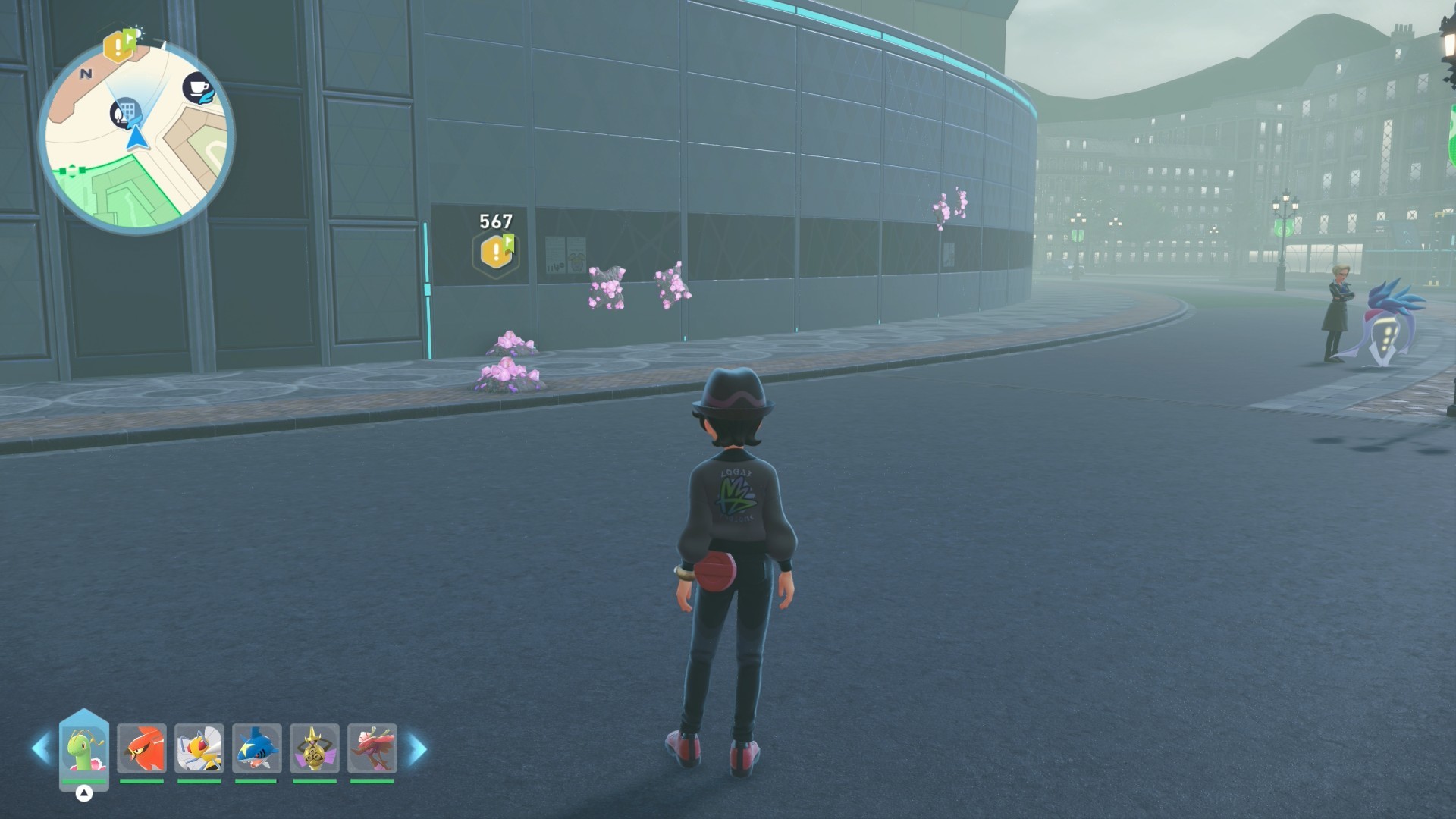Choose Beedrill from the party bar
Screen dimensions: 1456x819
[x=199, y=749]
